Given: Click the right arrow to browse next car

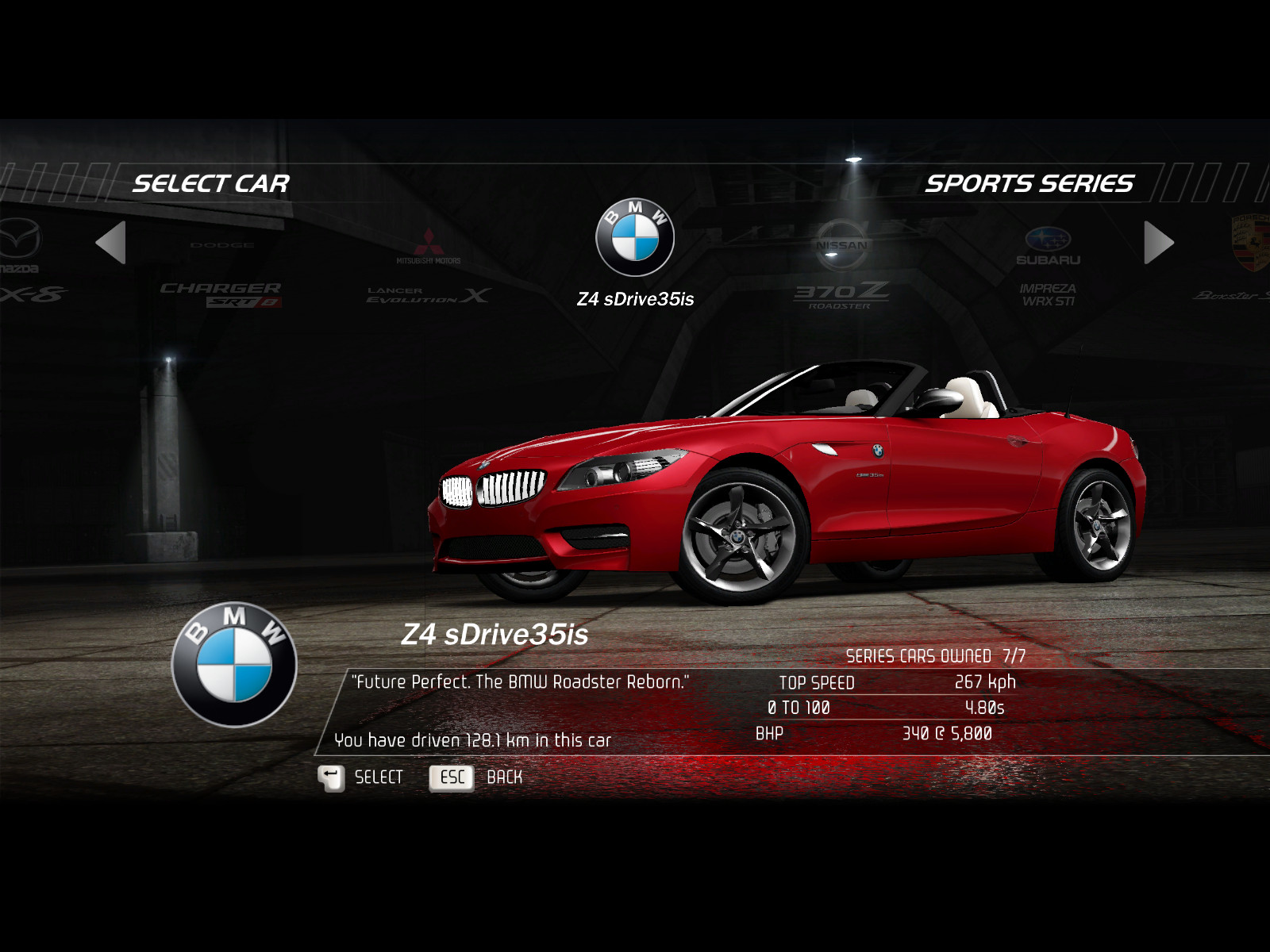Looking at the screenshot, I should click(1158, 243).
